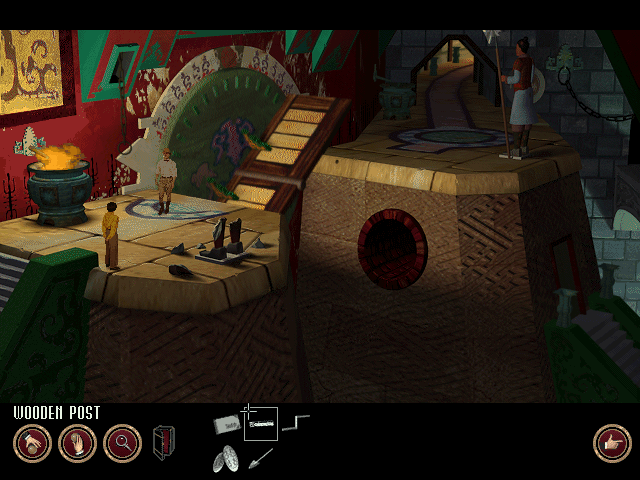Select the grab-item hand action icon

click(x=32, y=443)
